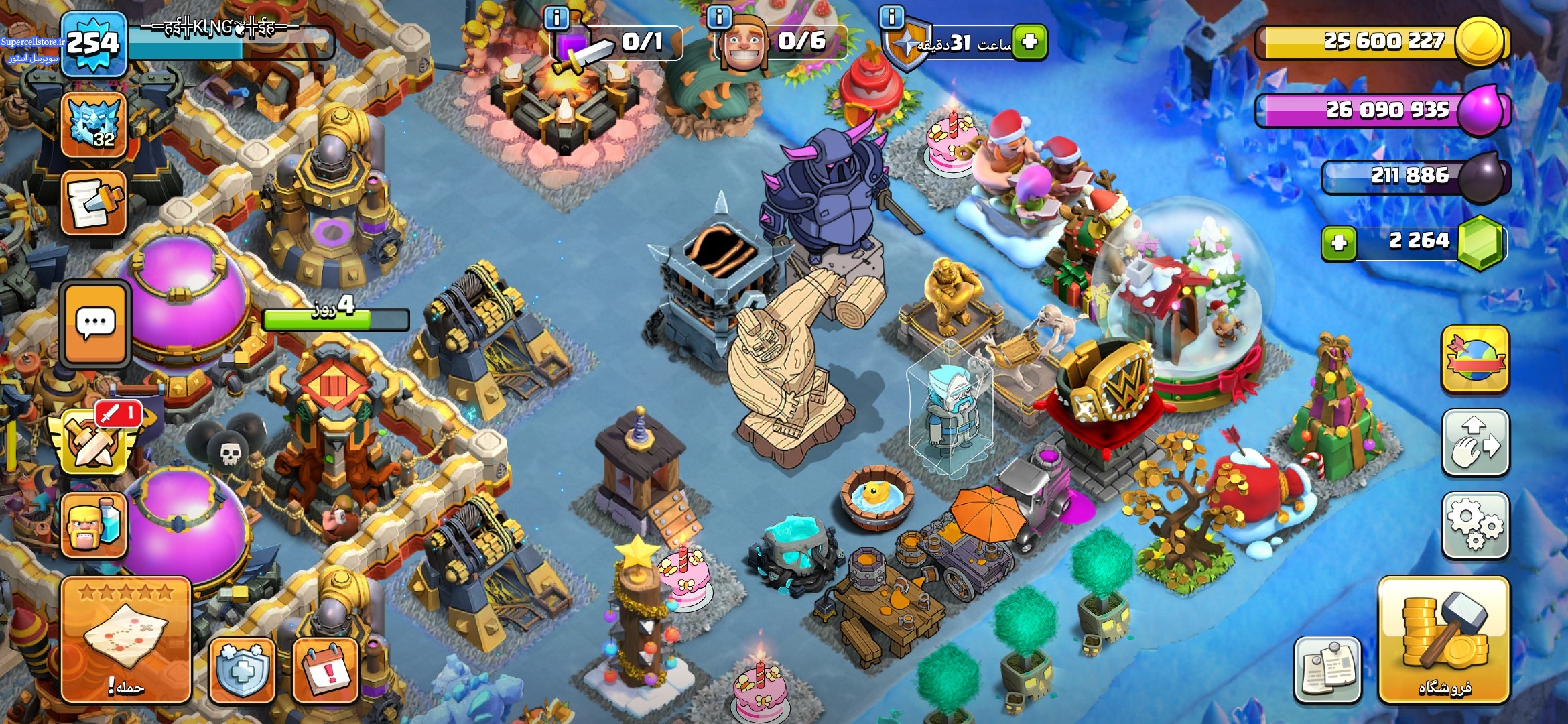Show info for the shield timer
This screenshot has height=724, width=1568.
tap(891, 17)
